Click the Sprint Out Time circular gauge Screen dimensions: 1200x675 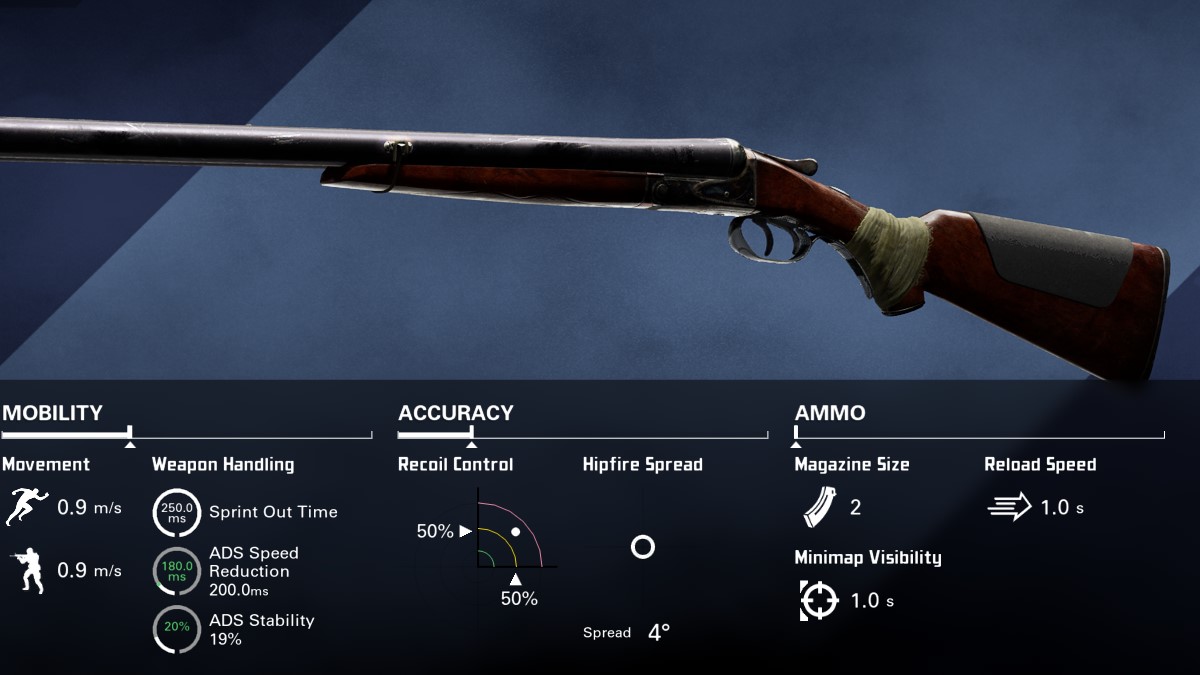(176, 512)
